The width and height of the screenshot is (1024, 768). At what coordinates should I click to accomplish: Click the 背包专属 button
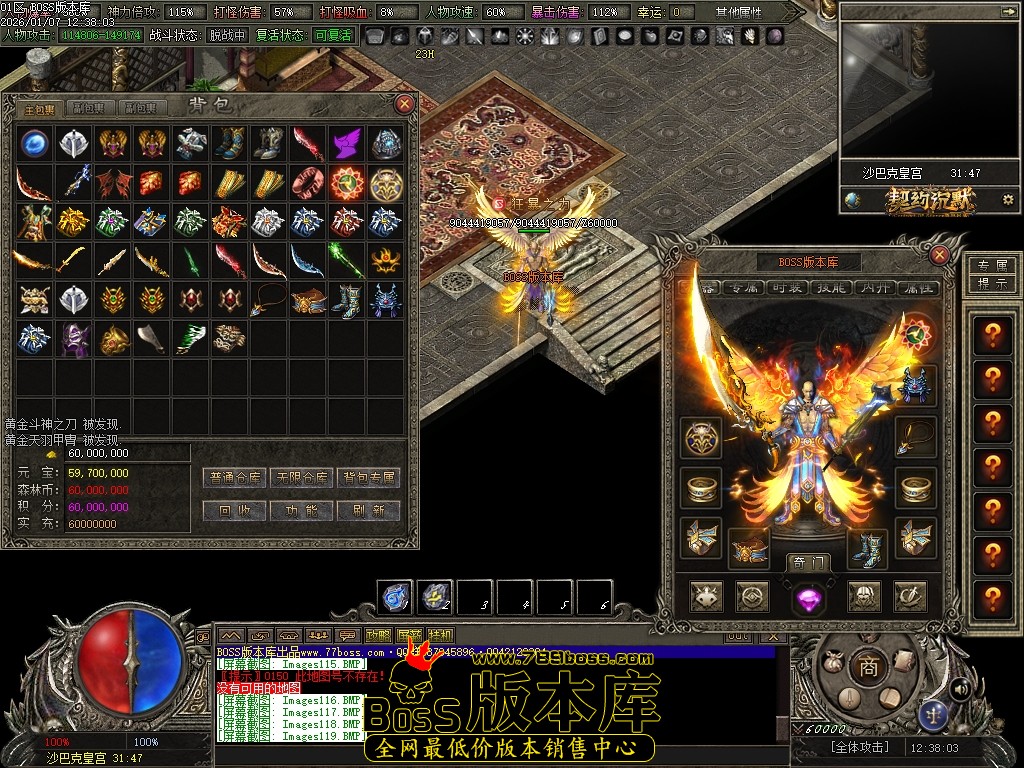point(368,478)
